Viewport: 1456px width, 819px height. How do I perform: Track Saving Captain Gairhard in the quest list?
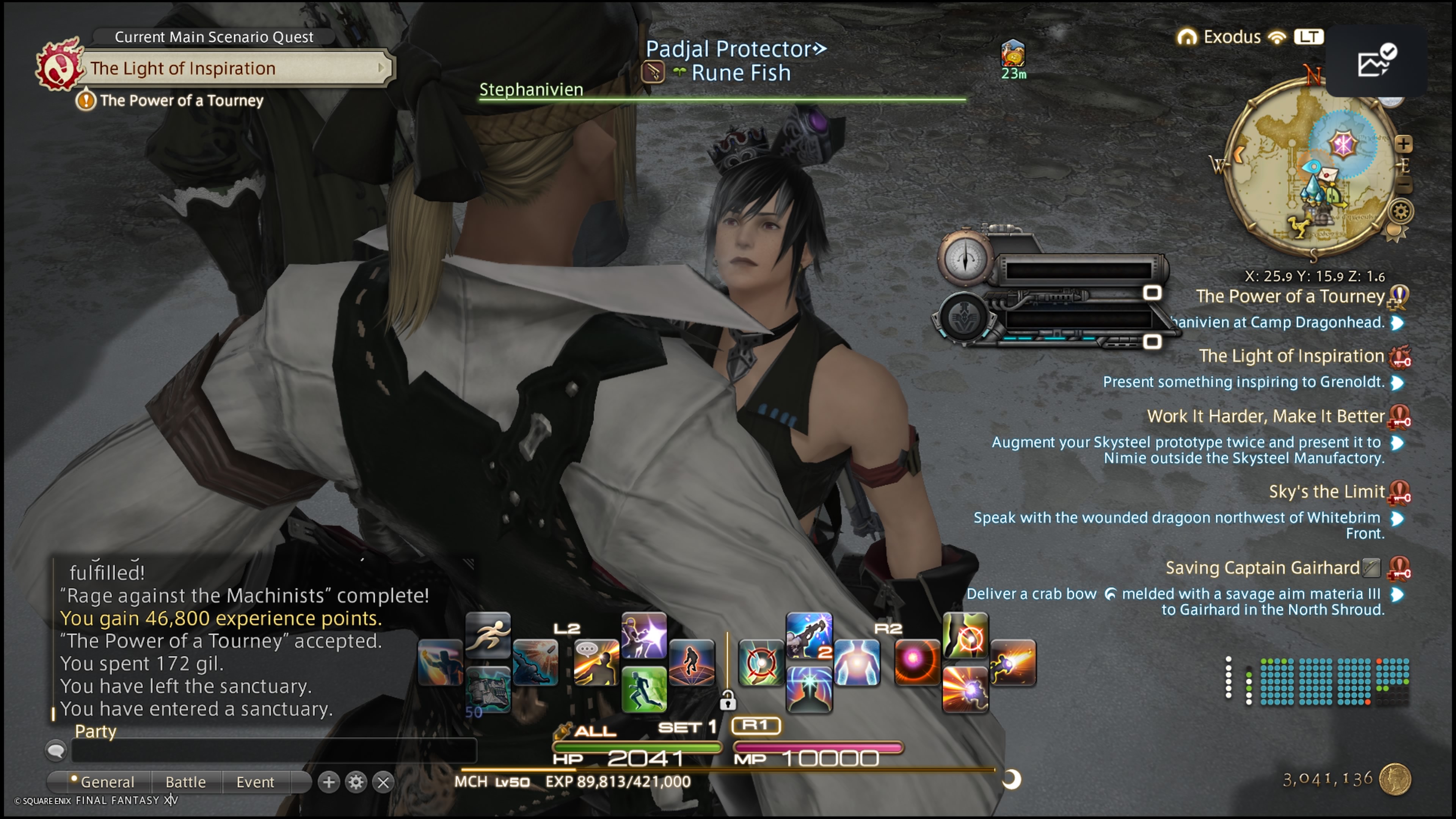point(1261,568)
